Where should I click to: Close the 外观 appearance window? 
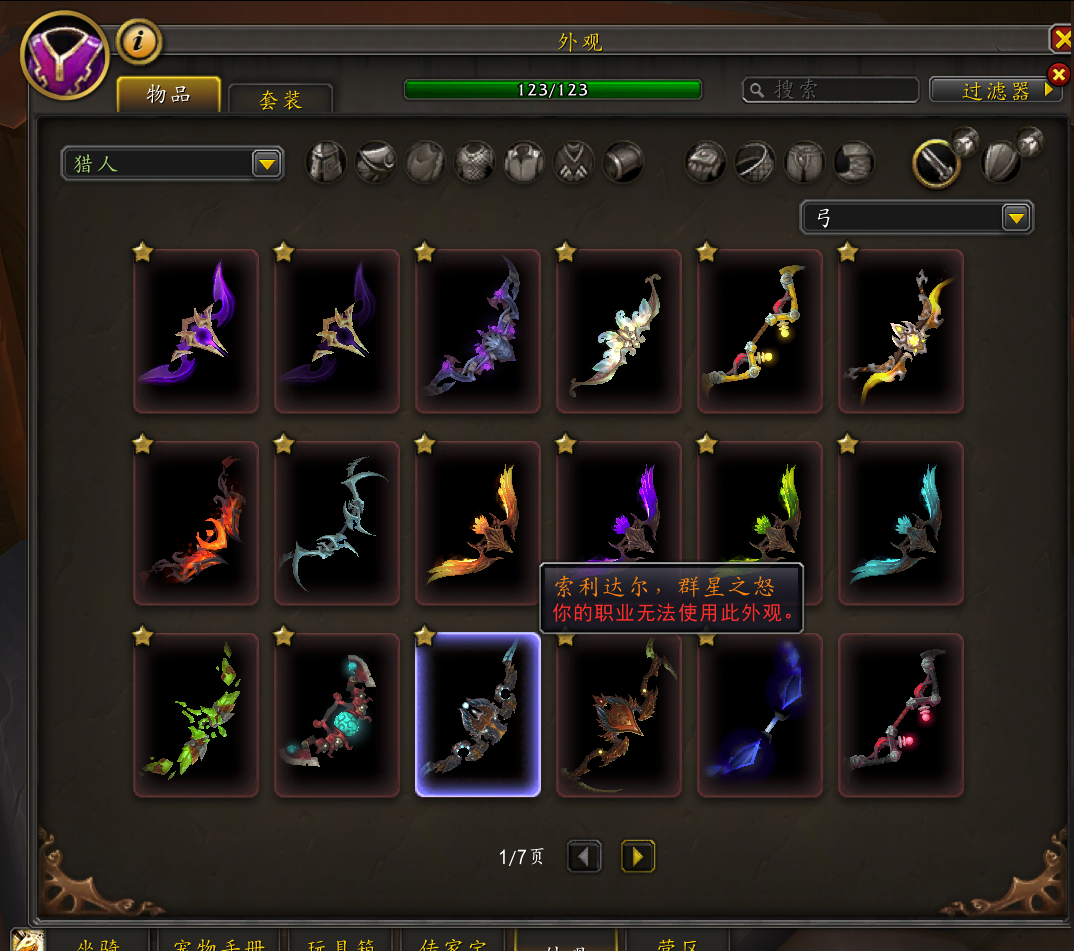point(1062,39)
